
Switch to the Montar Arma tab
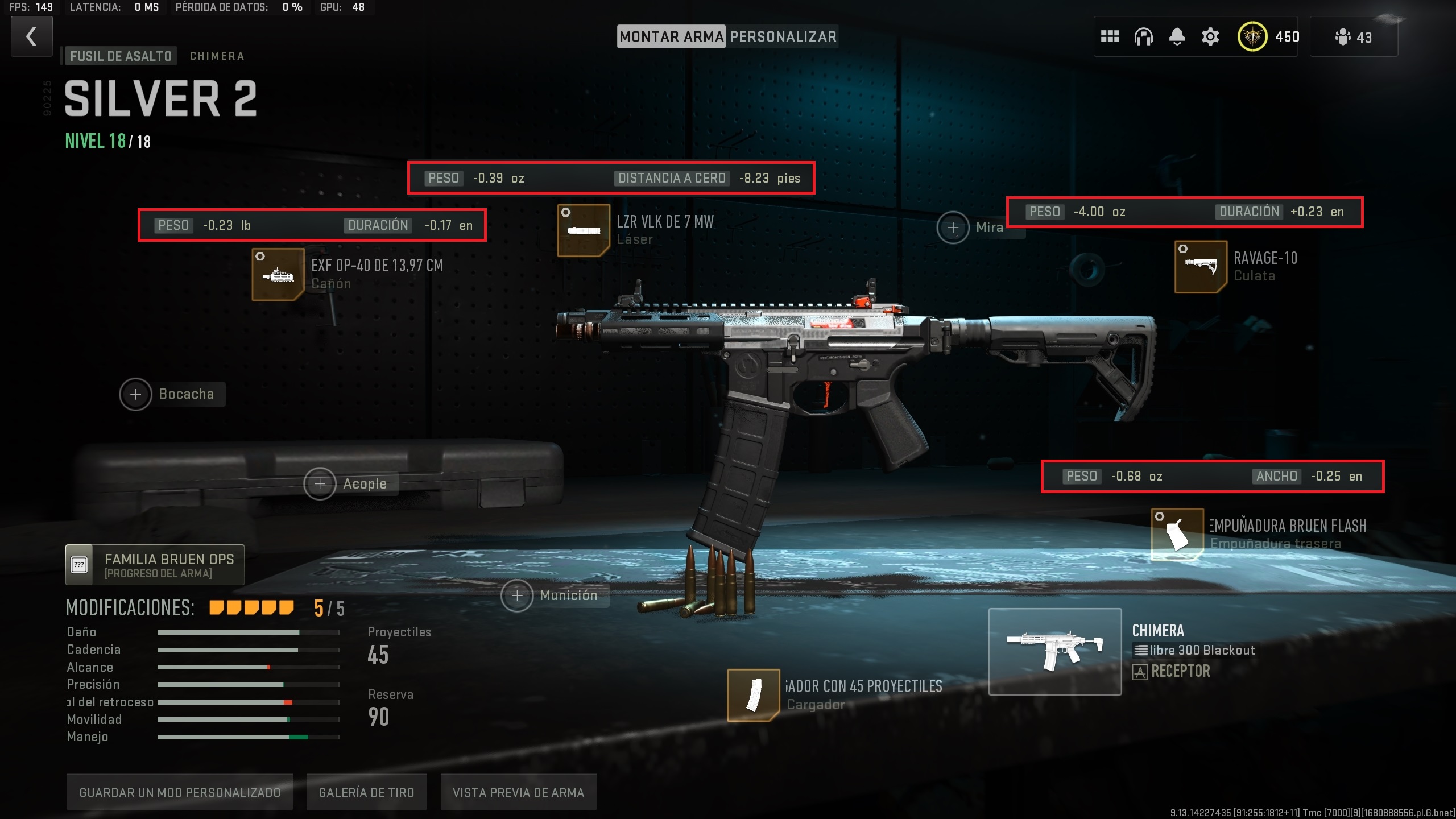[x=671, y=37]
